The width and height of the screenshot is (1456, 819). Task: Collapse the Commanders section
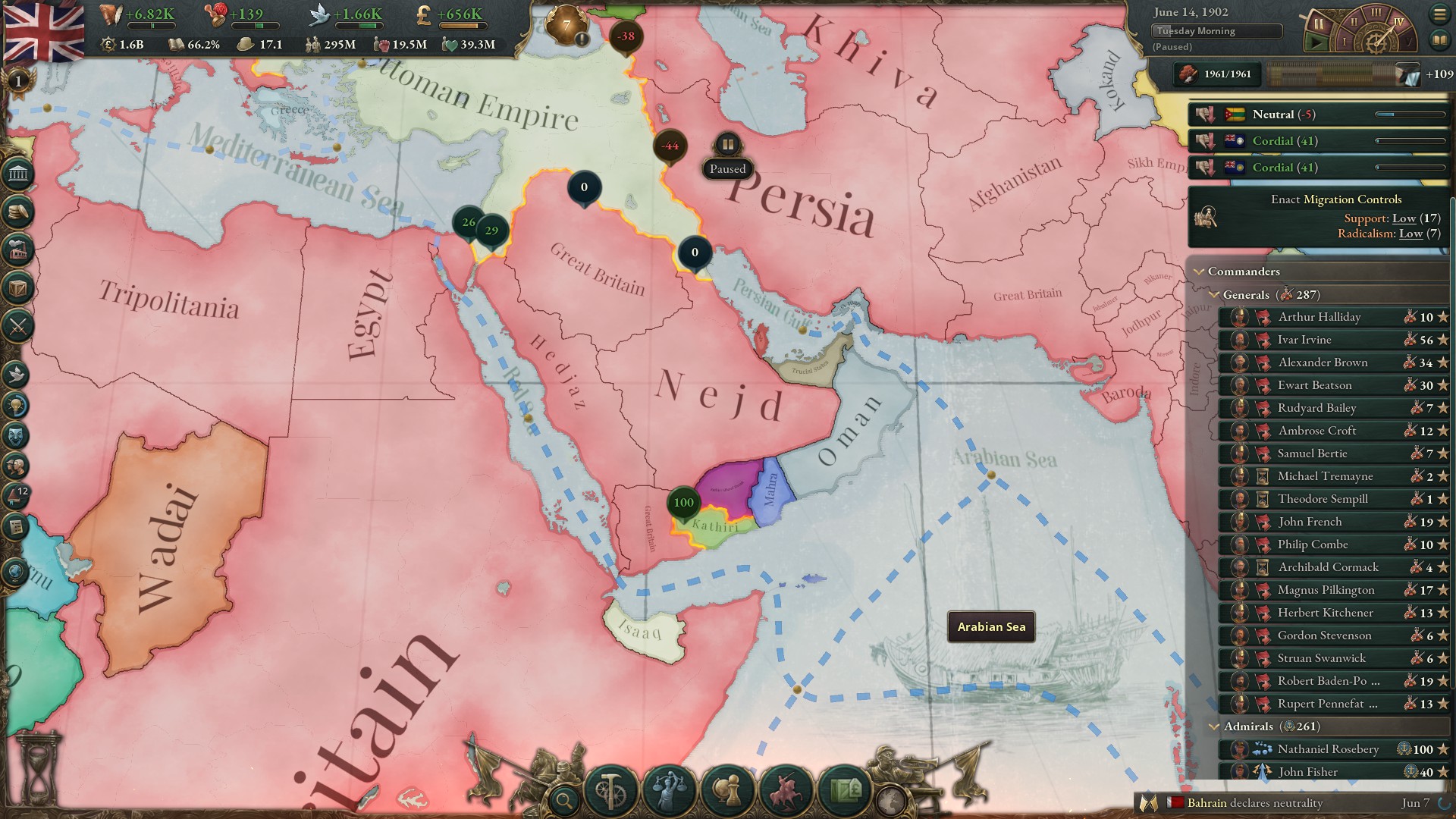click(1199, 271)
